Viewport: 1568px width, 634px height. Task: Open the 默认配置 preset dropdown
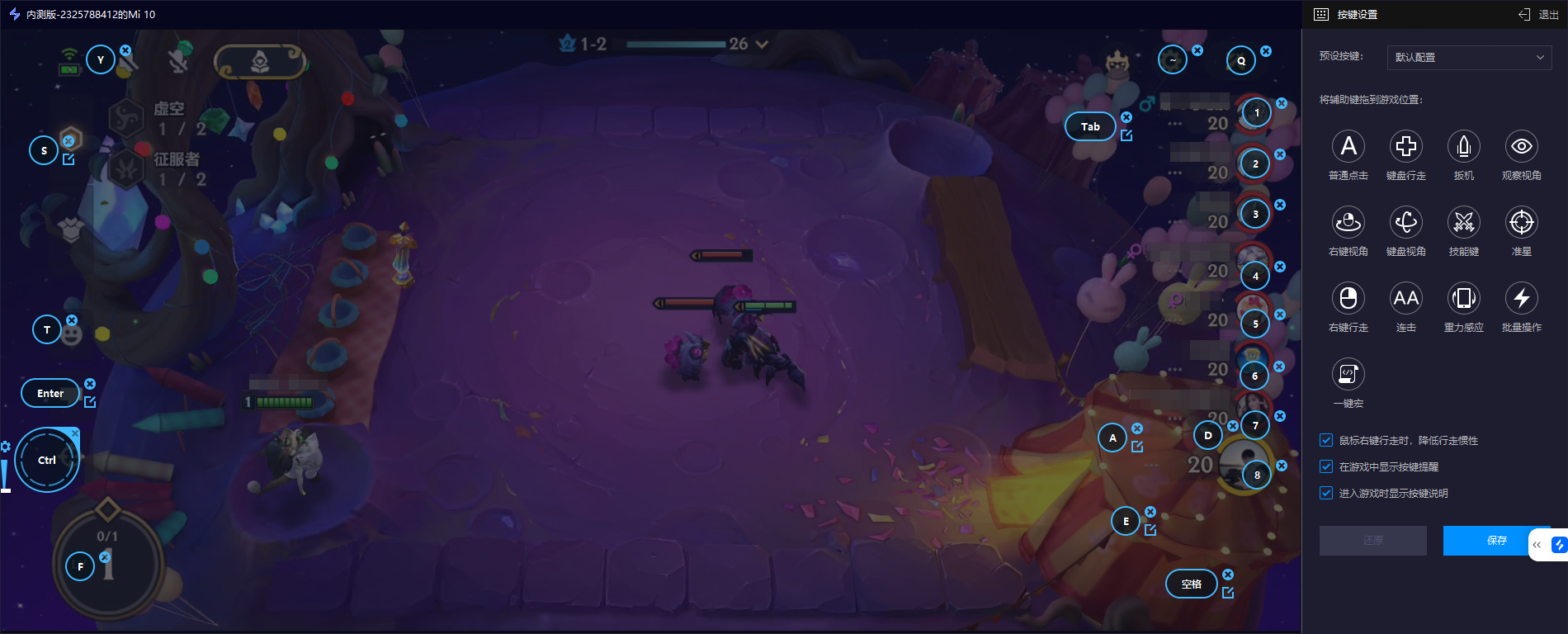click(1469, 57)
